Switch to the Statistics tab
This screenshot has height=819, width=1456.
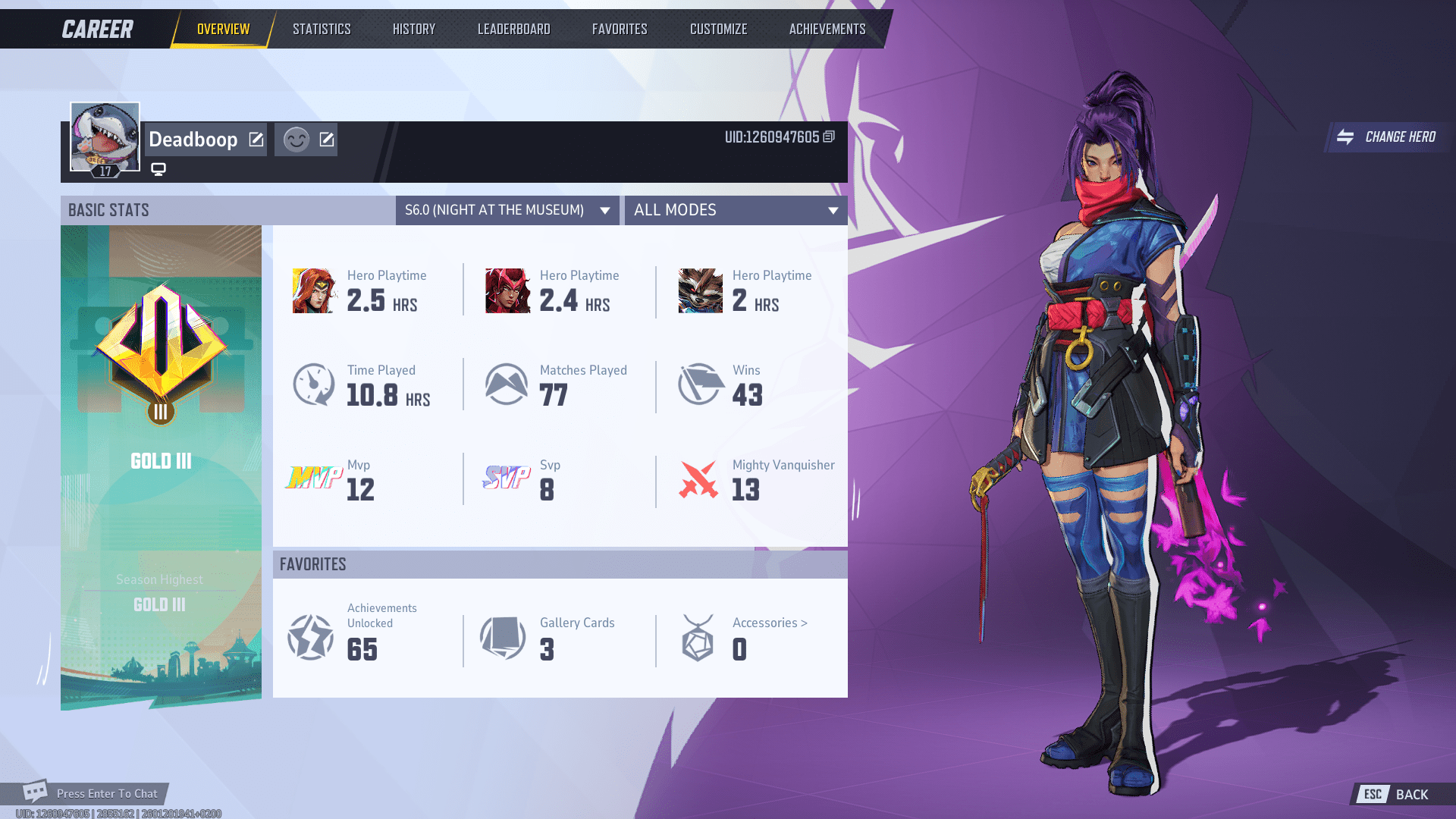[x=322, y=29]
